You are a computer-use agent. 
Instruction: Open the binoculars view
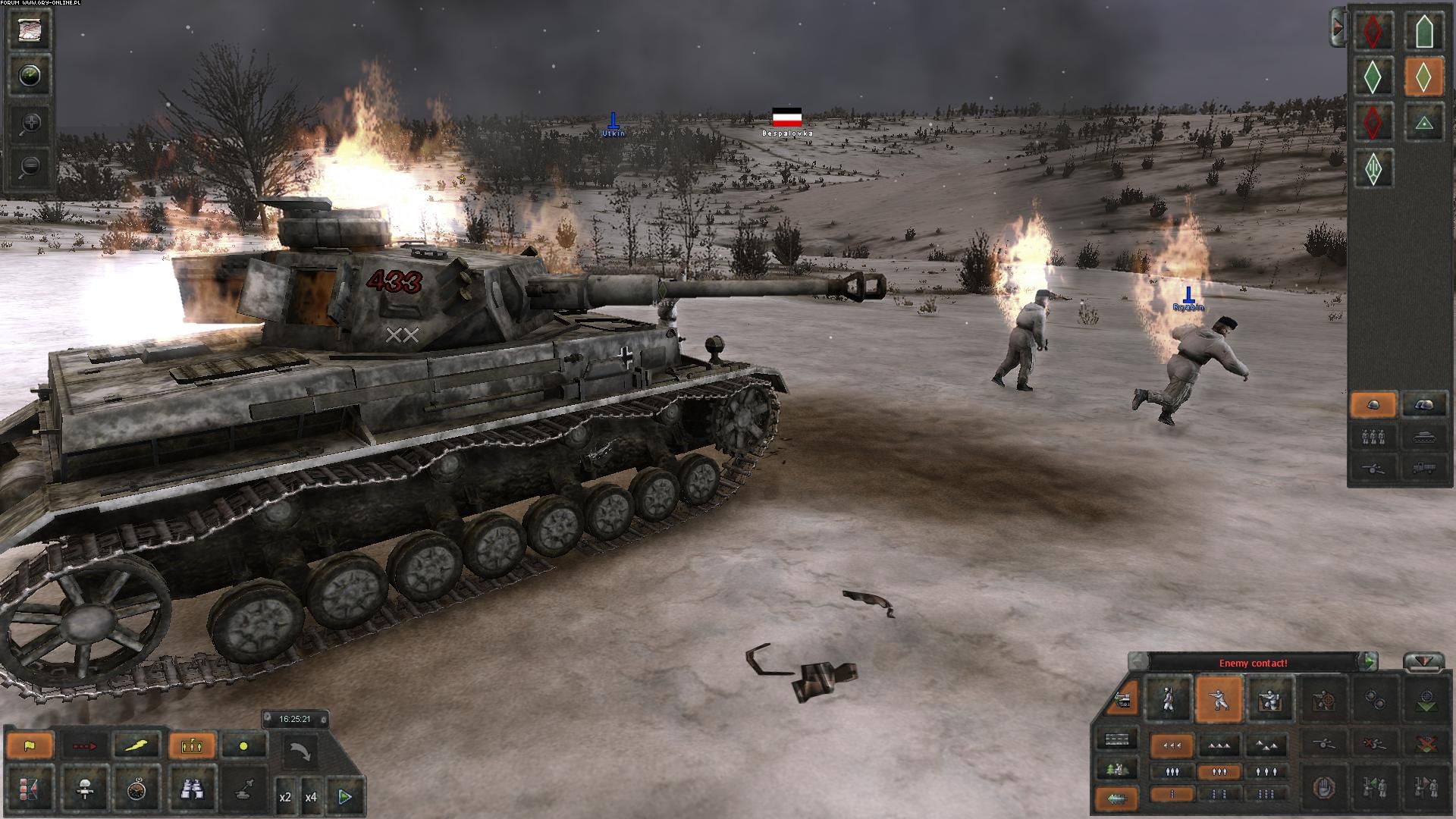point(191,790)
